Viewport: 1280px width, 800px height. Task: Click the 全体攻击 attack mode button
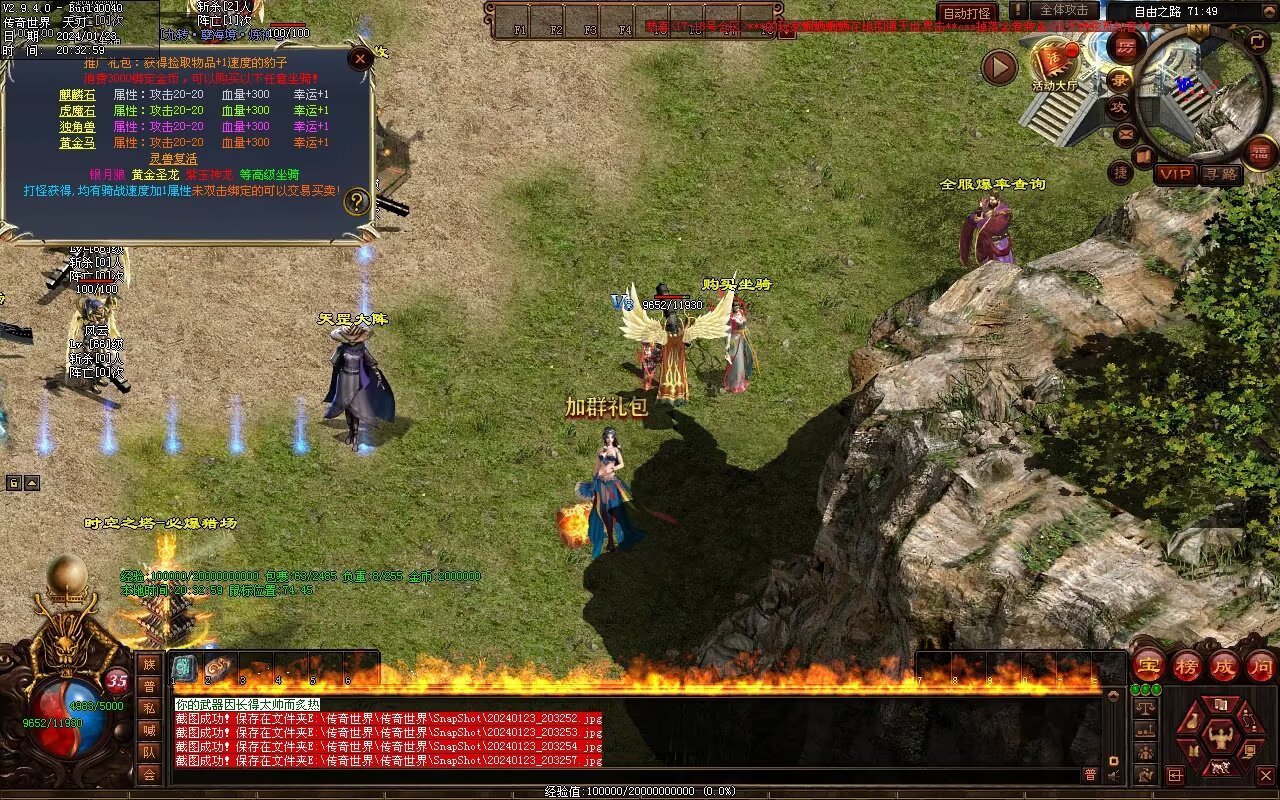click(x=1064, y=10)
